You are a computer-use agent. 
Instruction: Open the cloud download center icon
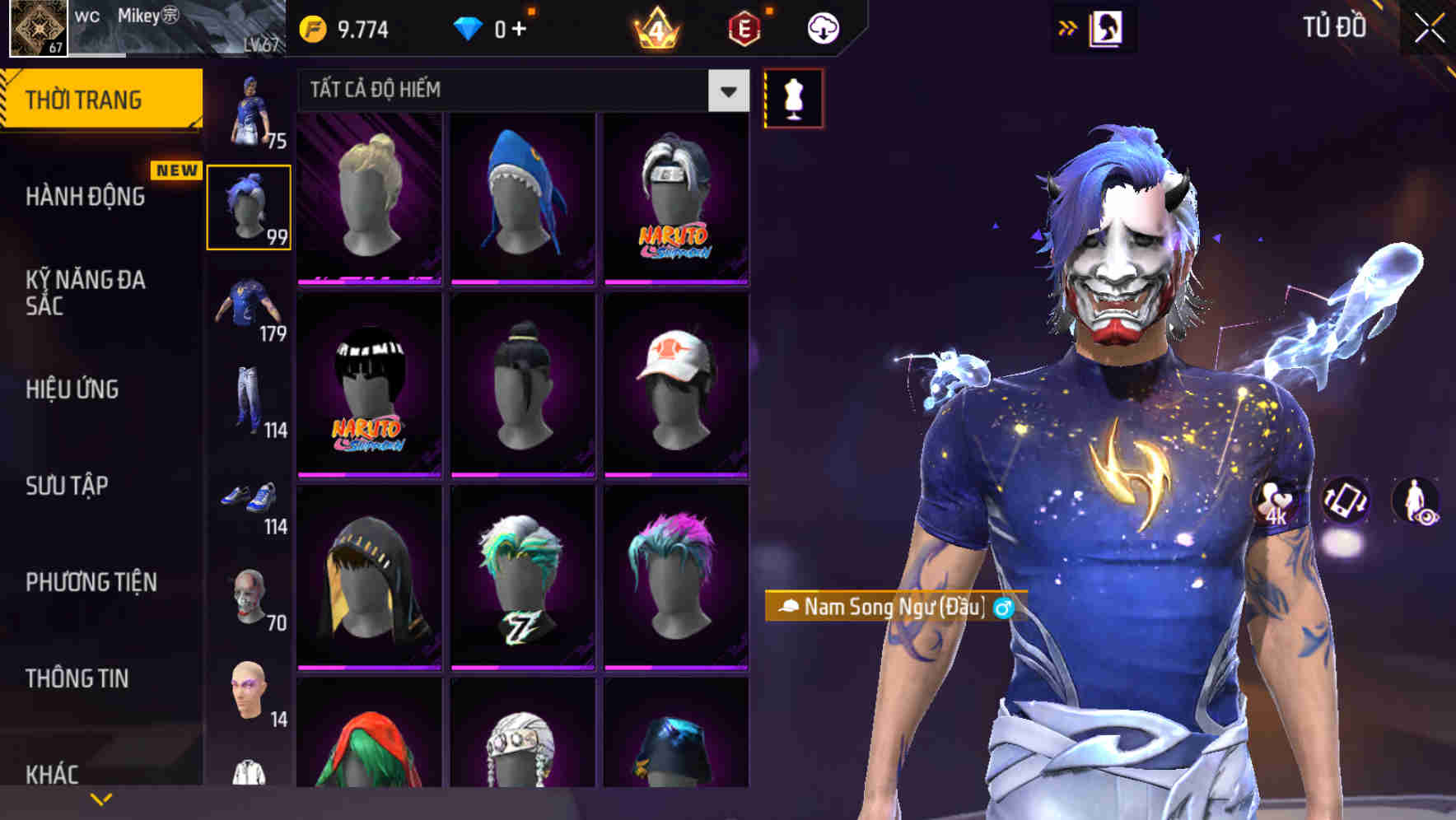click(x=823, y=26)
